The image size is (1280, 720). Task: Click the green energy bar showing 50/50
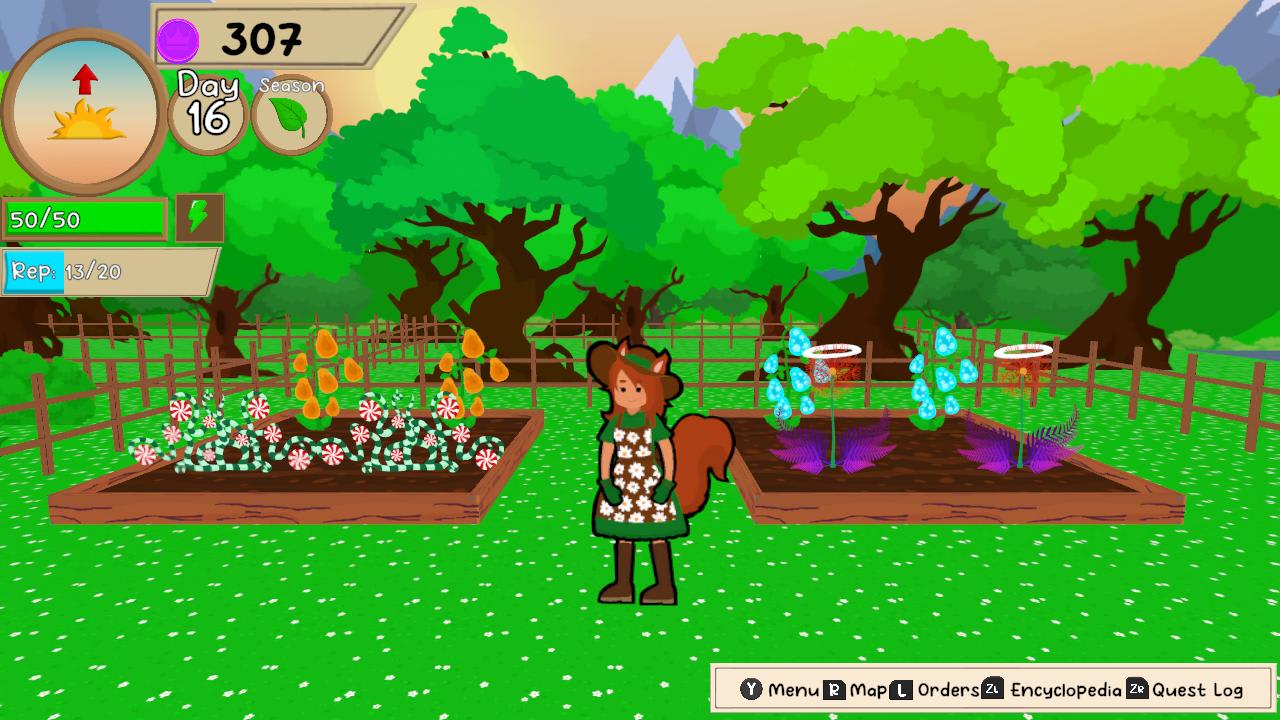pos(85,215)
